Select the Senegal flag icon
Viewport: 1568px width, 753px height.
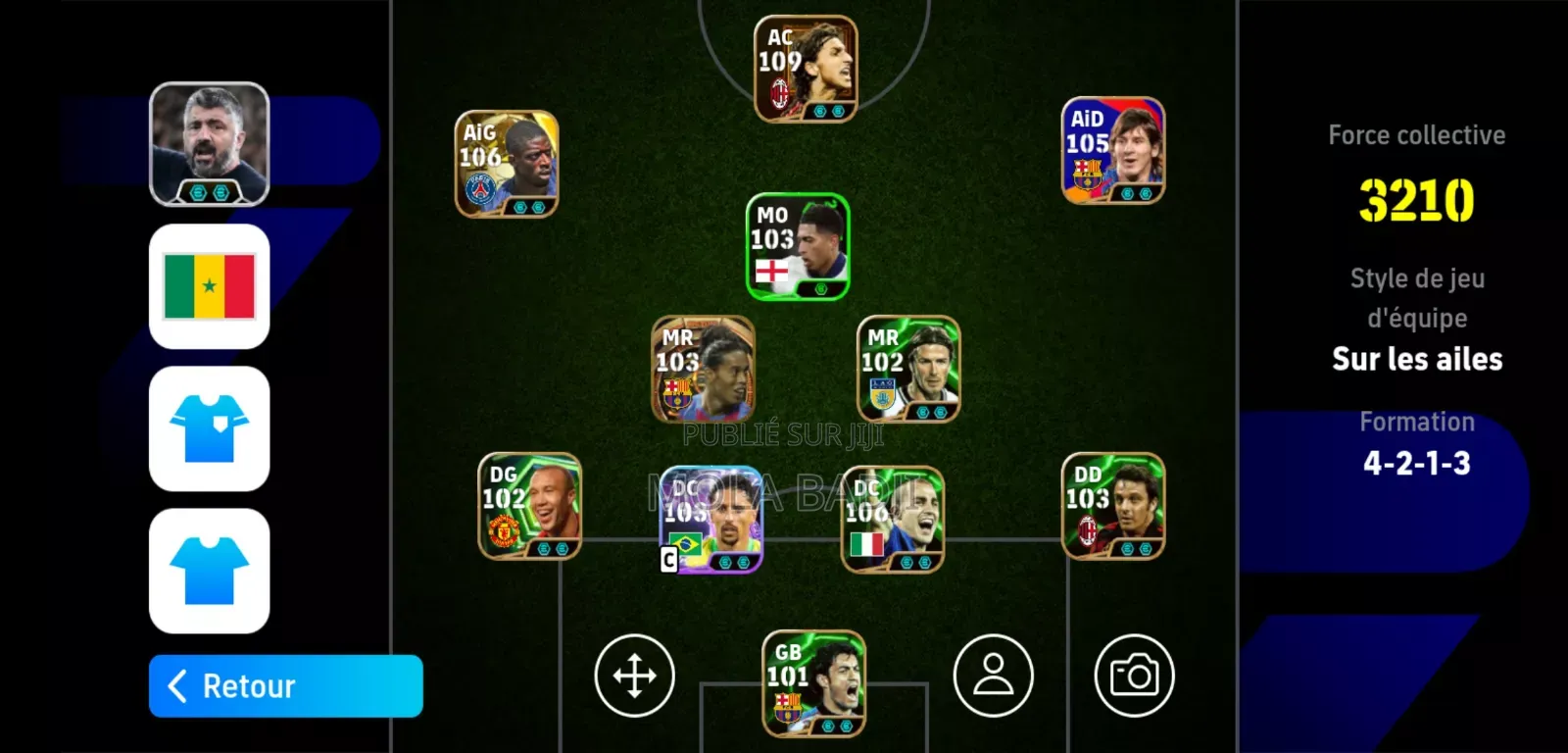(209, 287)
